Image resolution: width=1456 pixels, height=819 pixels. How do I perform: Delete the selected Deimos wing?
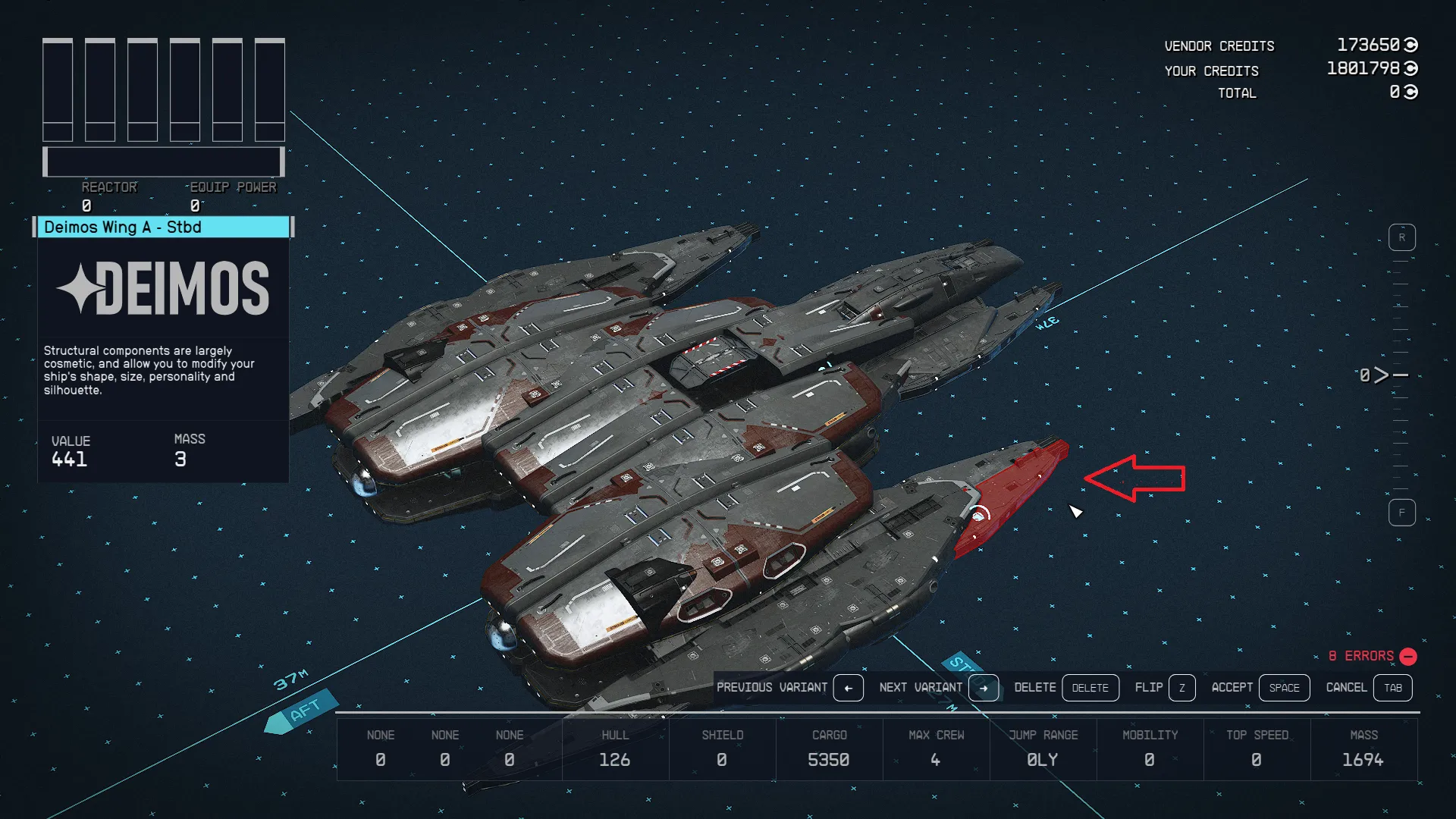click(1090, 688)
